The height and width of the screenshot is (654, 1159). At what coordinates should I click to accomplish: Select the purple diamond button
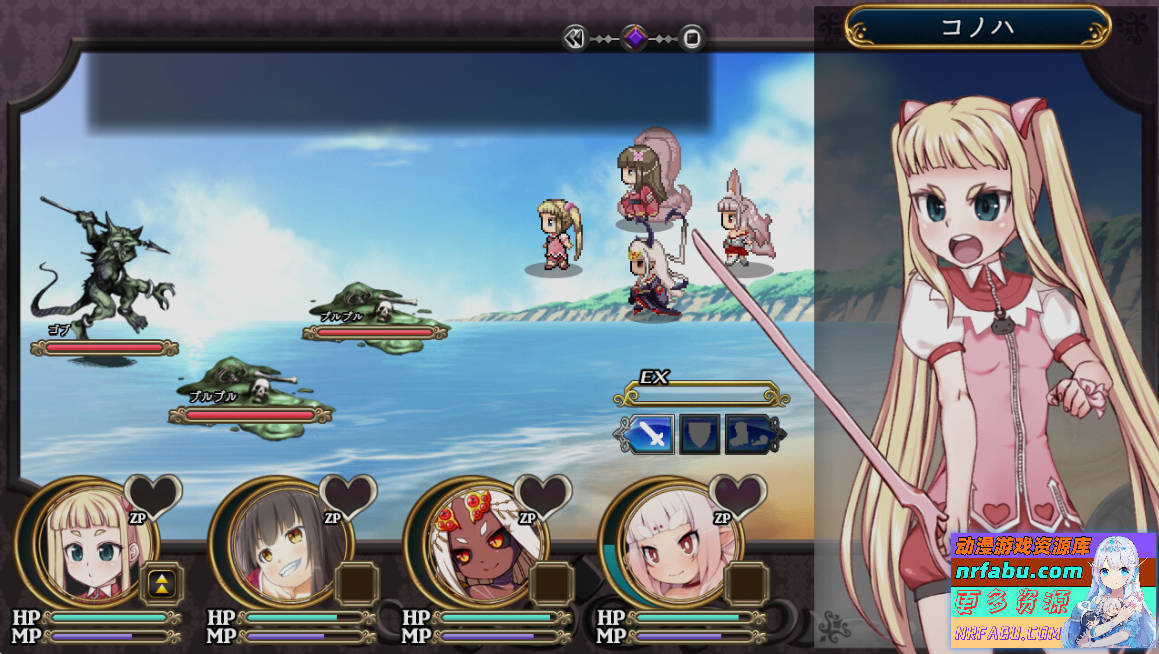point(634,38)
